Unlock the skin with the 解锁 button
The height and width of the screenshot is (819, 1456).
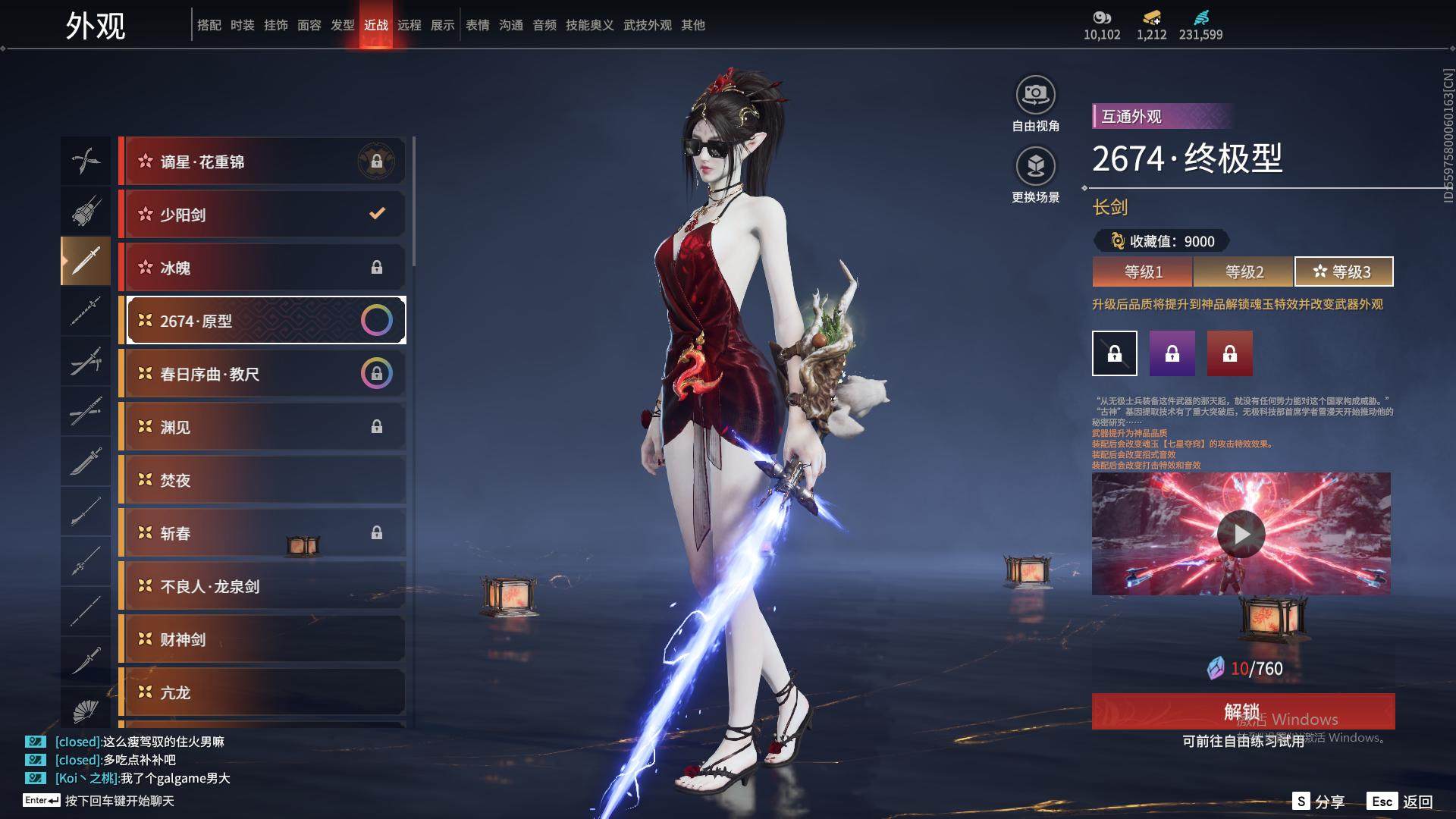1243,711
